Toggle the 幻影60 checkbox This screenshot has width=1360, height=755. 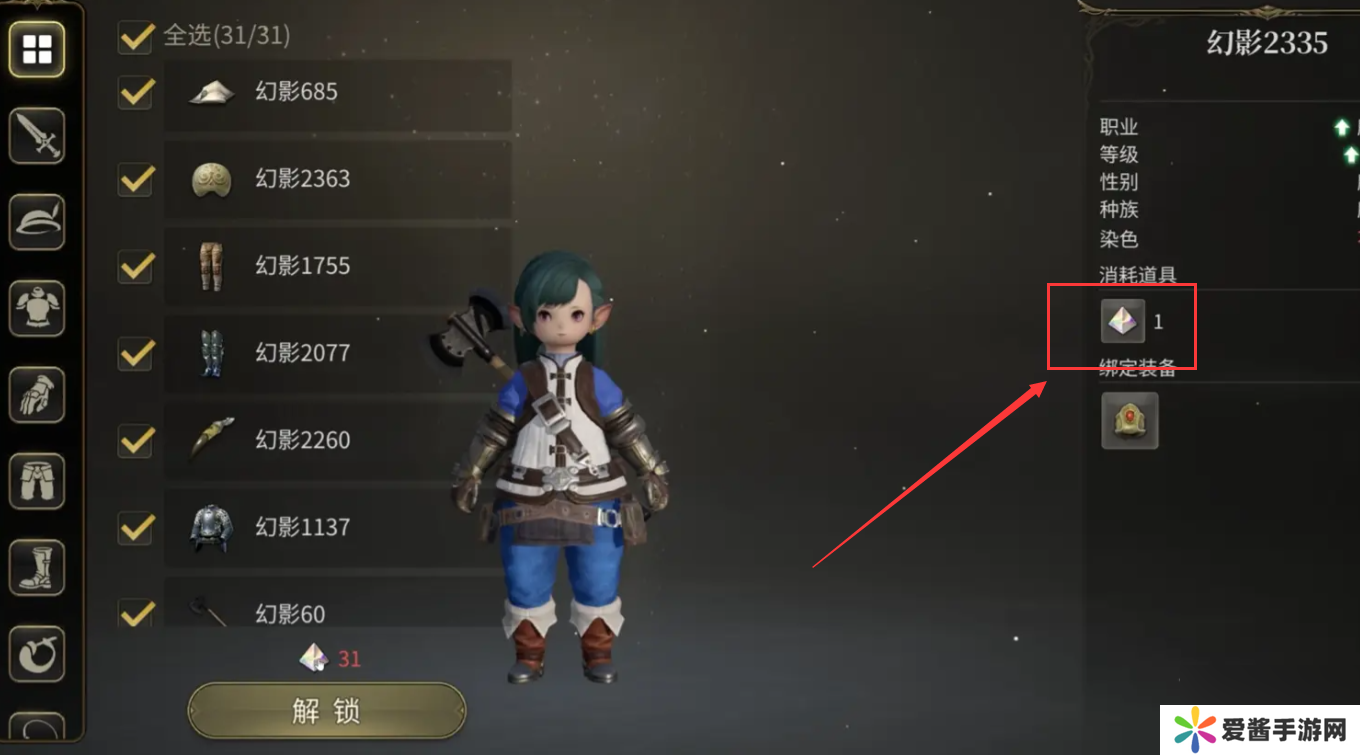pyautogui.click(x=135, y=612)
